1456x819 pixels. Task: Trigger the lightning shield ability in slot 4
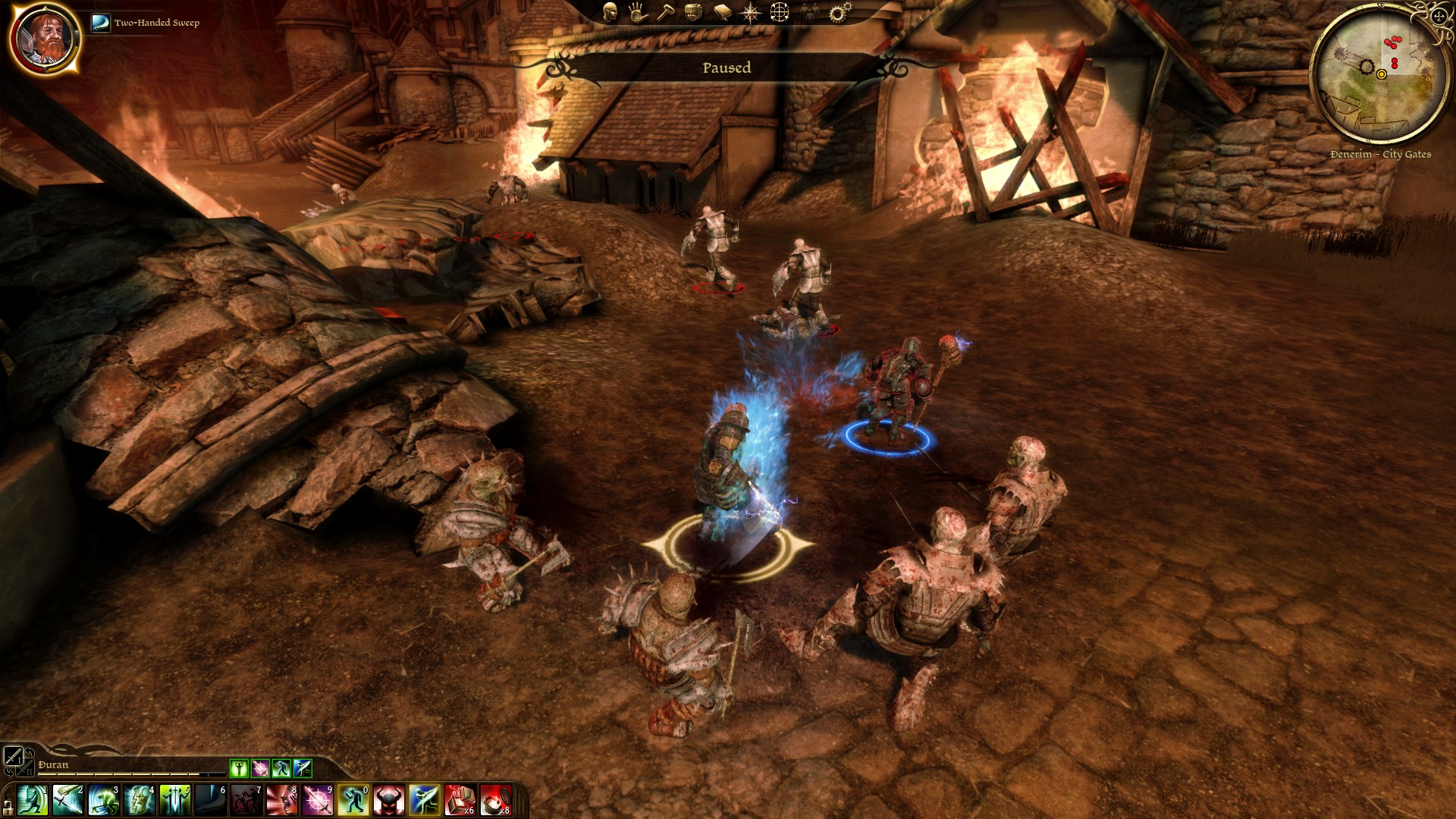(x=140, y=801)
